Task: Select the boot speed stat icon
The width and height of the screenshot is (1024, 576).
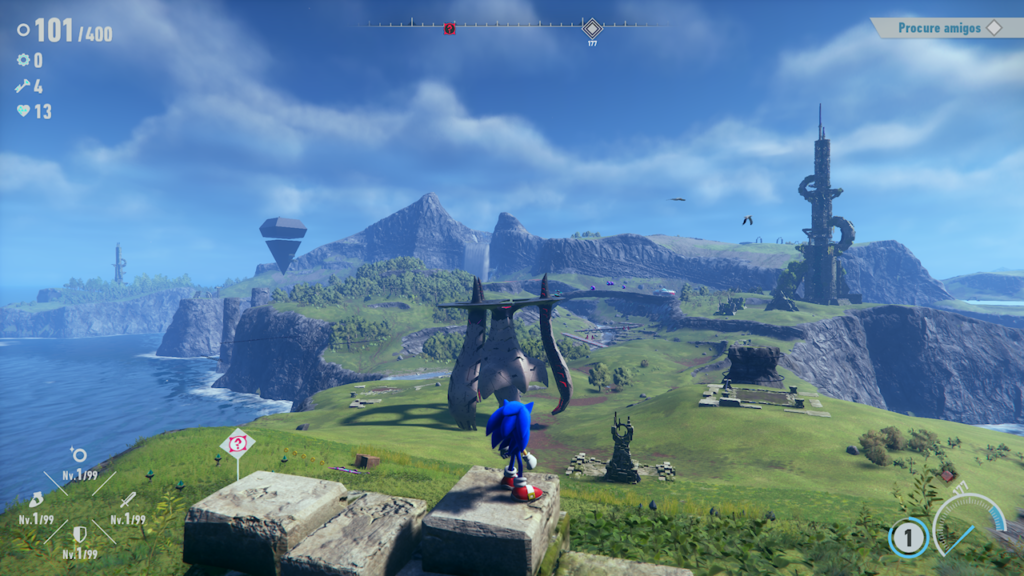Action: point(36,499)
